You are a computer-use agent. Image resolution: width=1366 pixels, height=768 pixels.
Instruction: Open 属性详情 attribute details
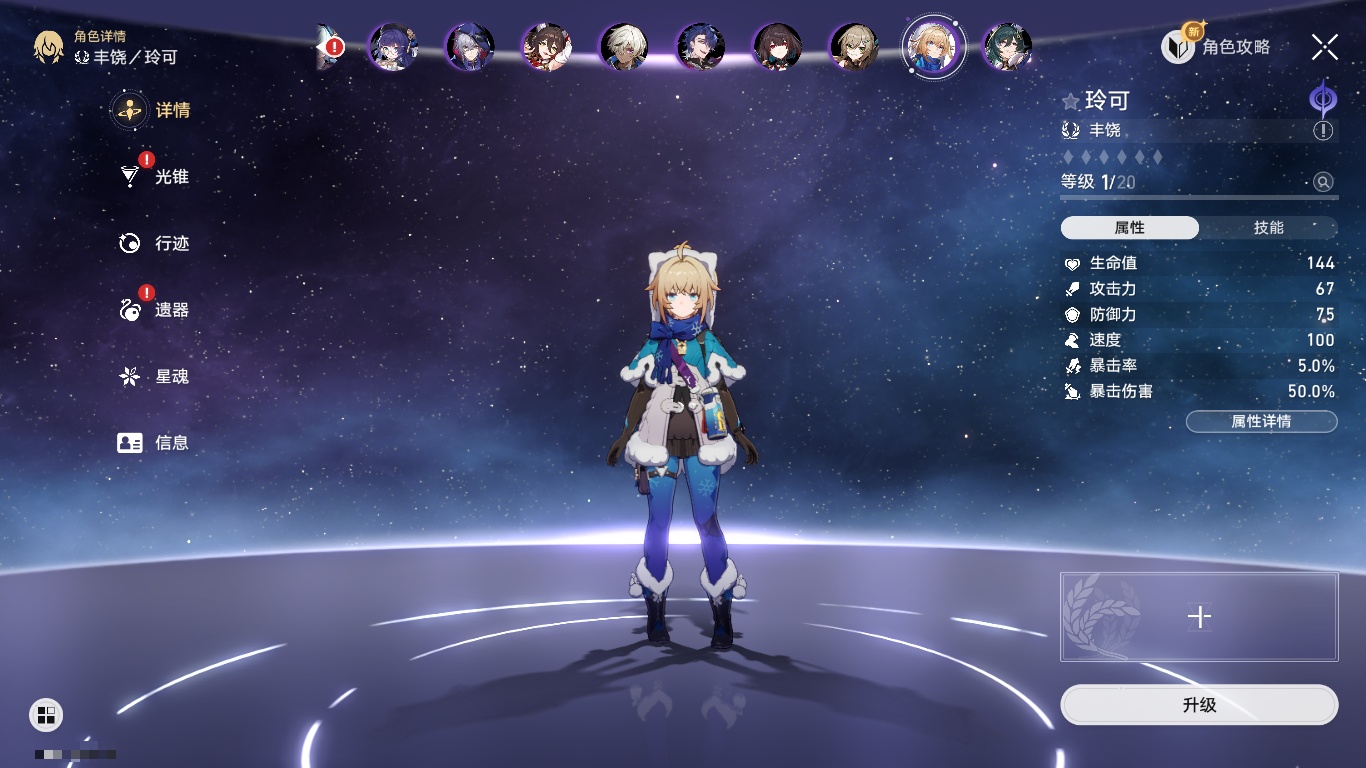[x=1261, y=421]
